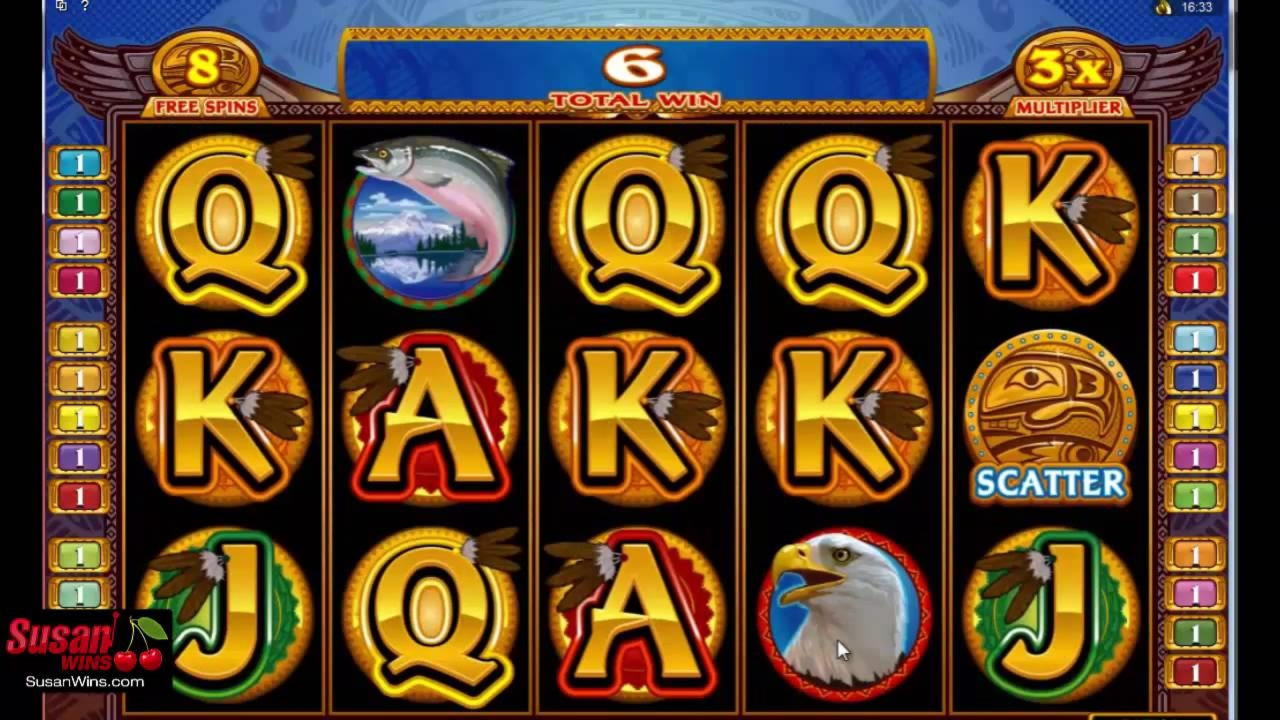Select the dark blue payline marker on the right
Screen dimensions: 1280x720
coord(1195,377)
